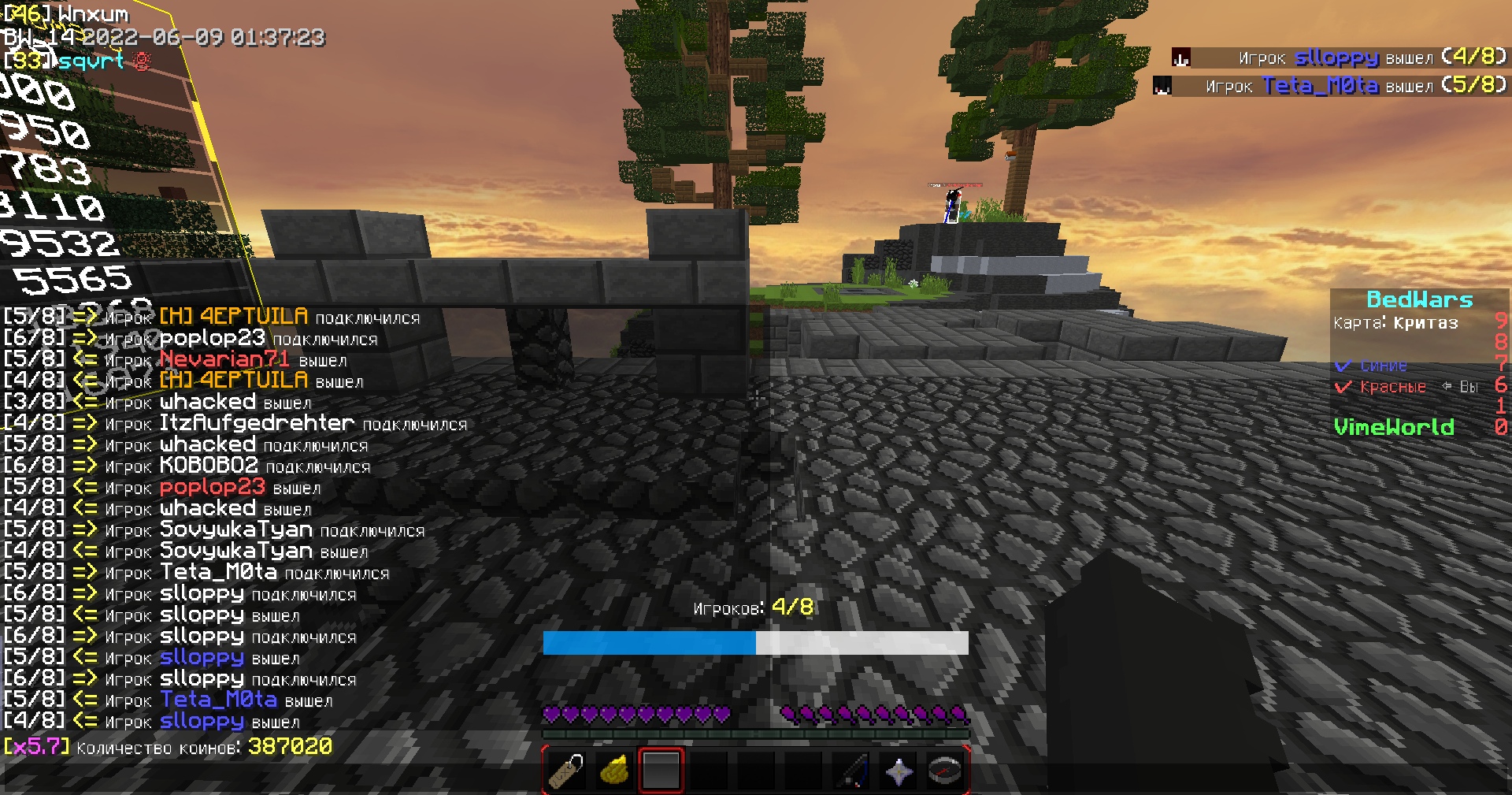Image resolution: width=1512 pixels, height=795 pixels.
Task: Click the poplop23 leave message in chat
Action: coord(212,487)
